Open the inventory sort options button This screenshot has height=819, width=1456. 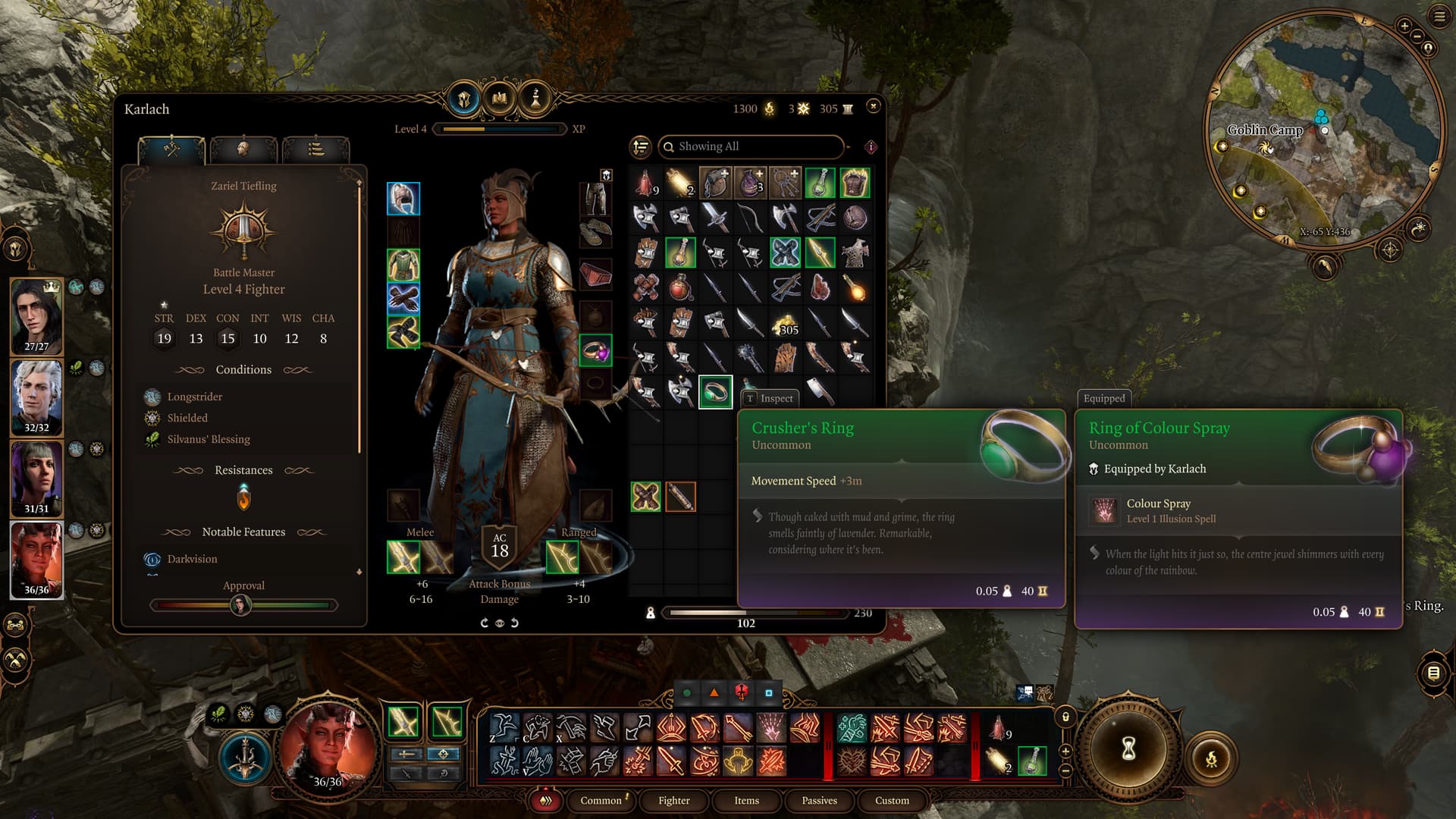point(641,146)
